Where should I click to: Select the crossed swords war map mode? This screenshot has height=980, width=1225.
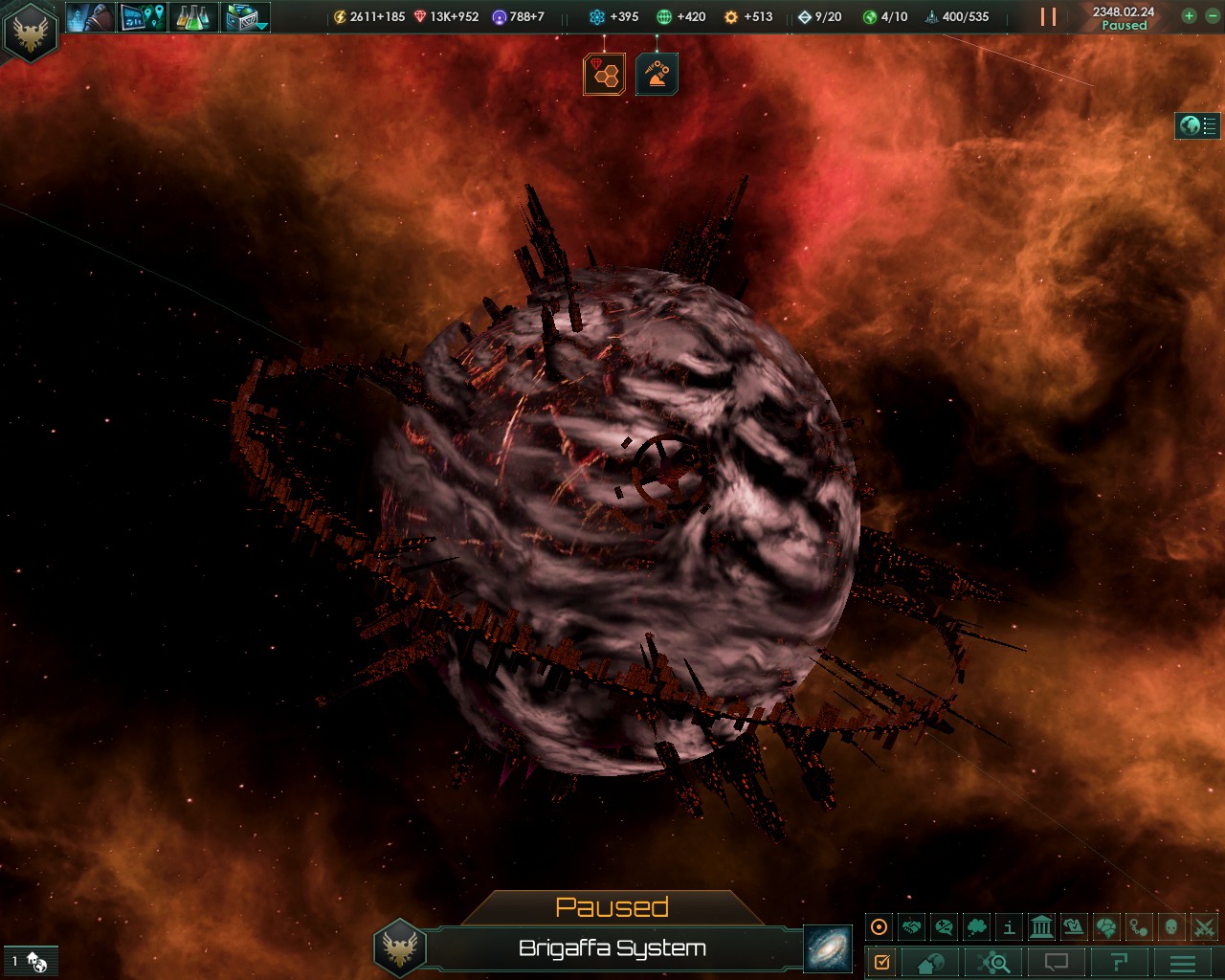[1204, 926]
